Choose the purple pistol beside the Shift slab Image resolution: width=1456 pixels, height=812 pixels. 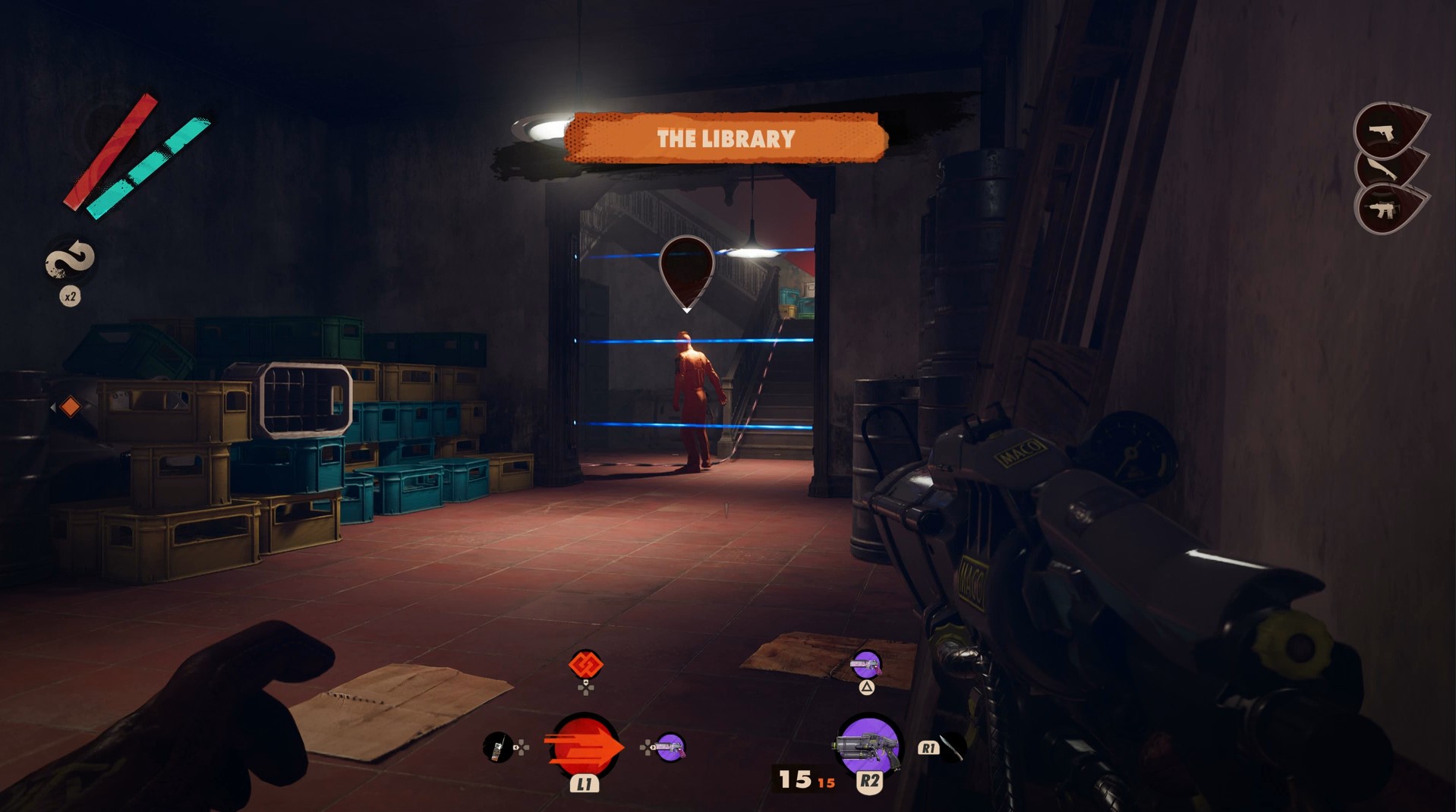[x=670, y=747]
